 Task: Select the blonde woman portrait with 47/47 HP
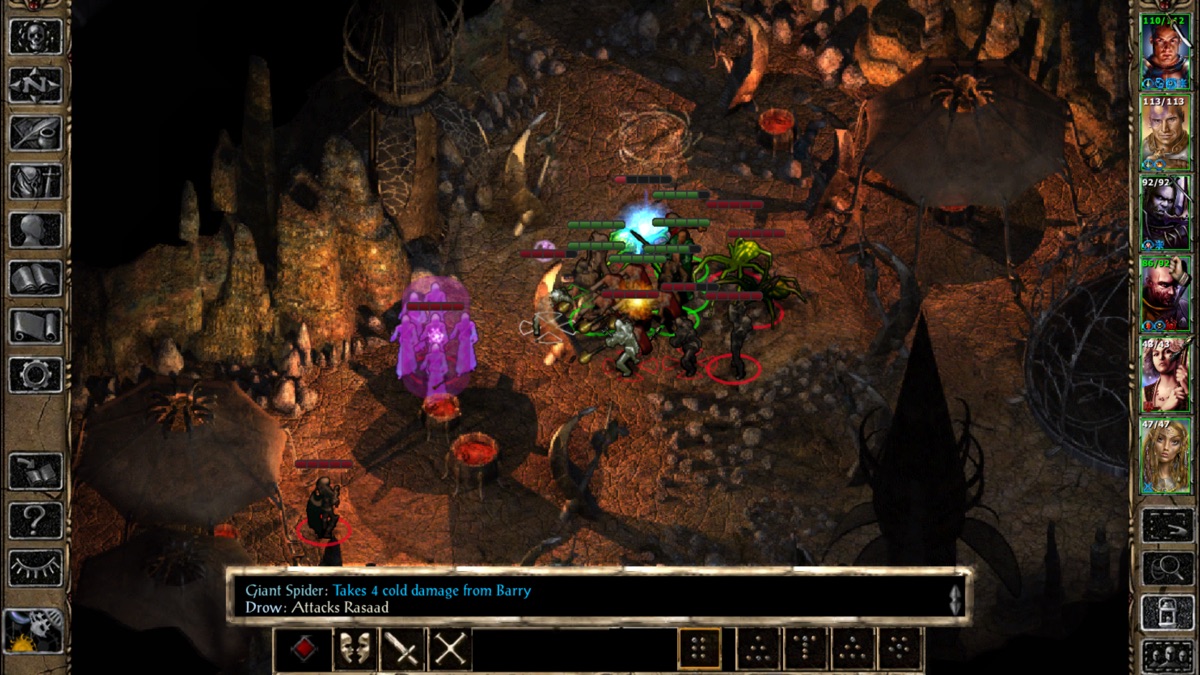pyautogui.click(x=1166, y=457)
